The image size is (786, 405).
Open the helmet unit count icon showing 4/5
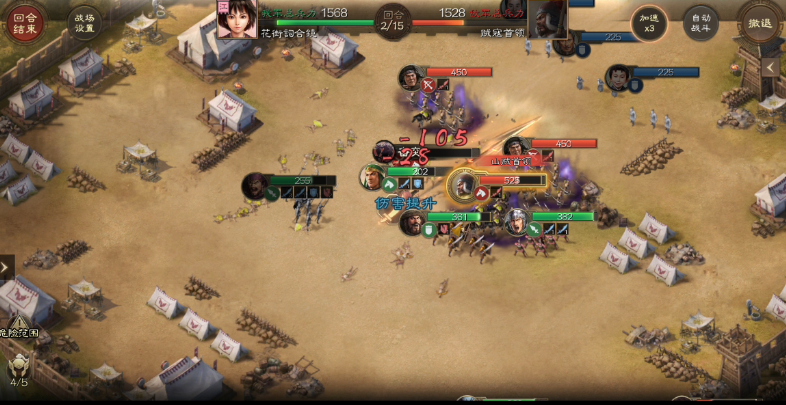(x=19, y=367)
